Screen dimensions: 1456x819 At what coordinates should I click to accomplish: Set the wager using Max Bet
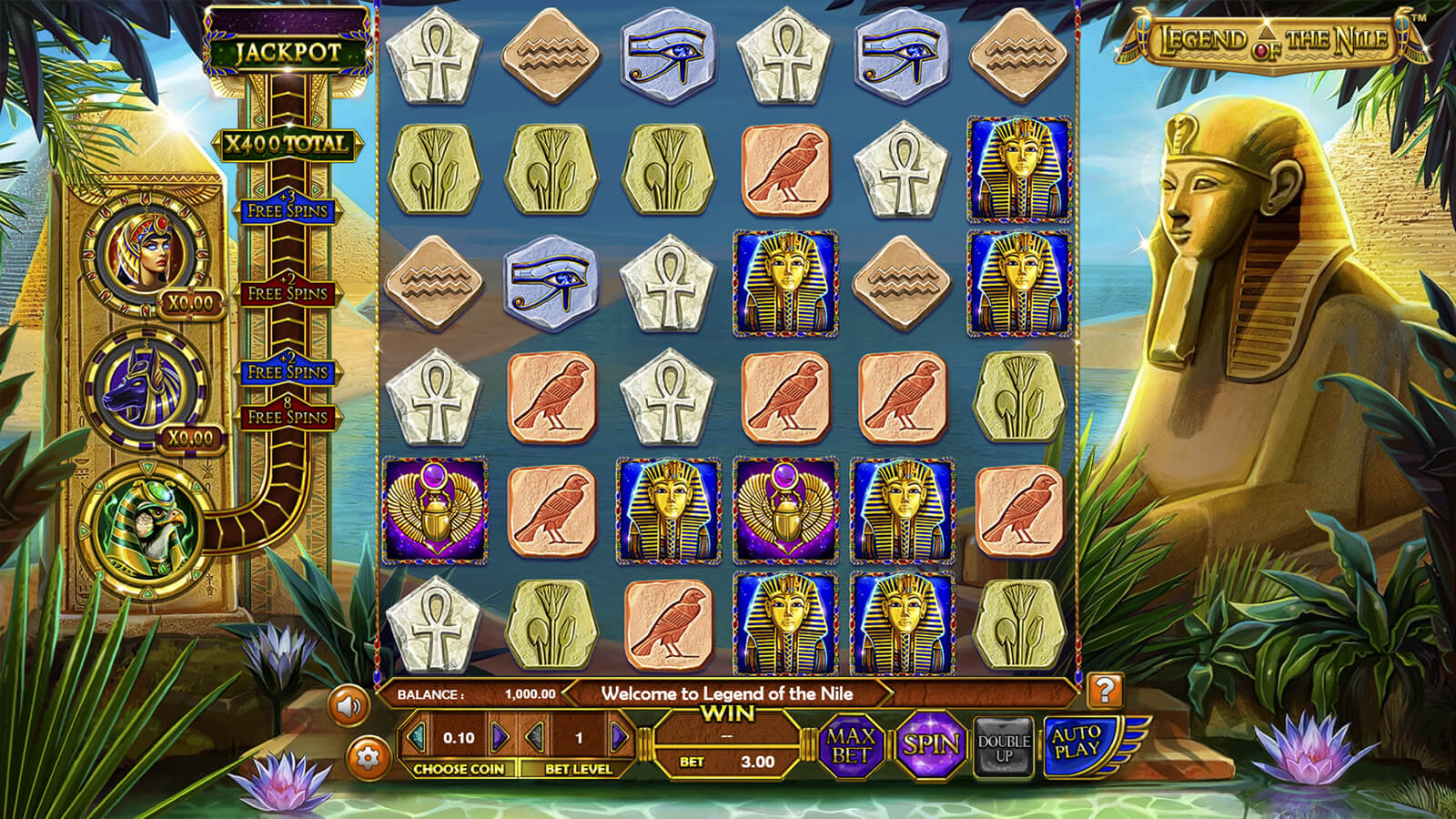point(850,745)
